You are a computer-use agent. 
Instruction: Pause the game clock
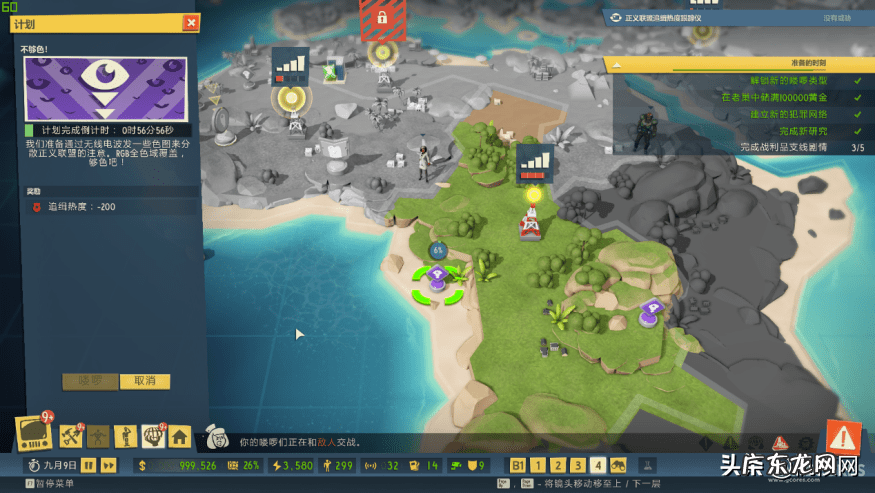click(x=89, y=465)
